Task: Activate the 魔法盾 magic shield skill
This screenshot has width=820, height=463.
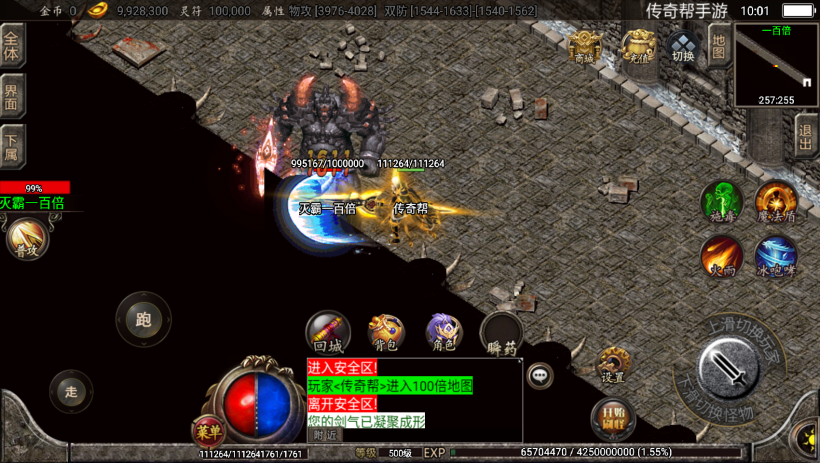Action: tap(775, 201)
